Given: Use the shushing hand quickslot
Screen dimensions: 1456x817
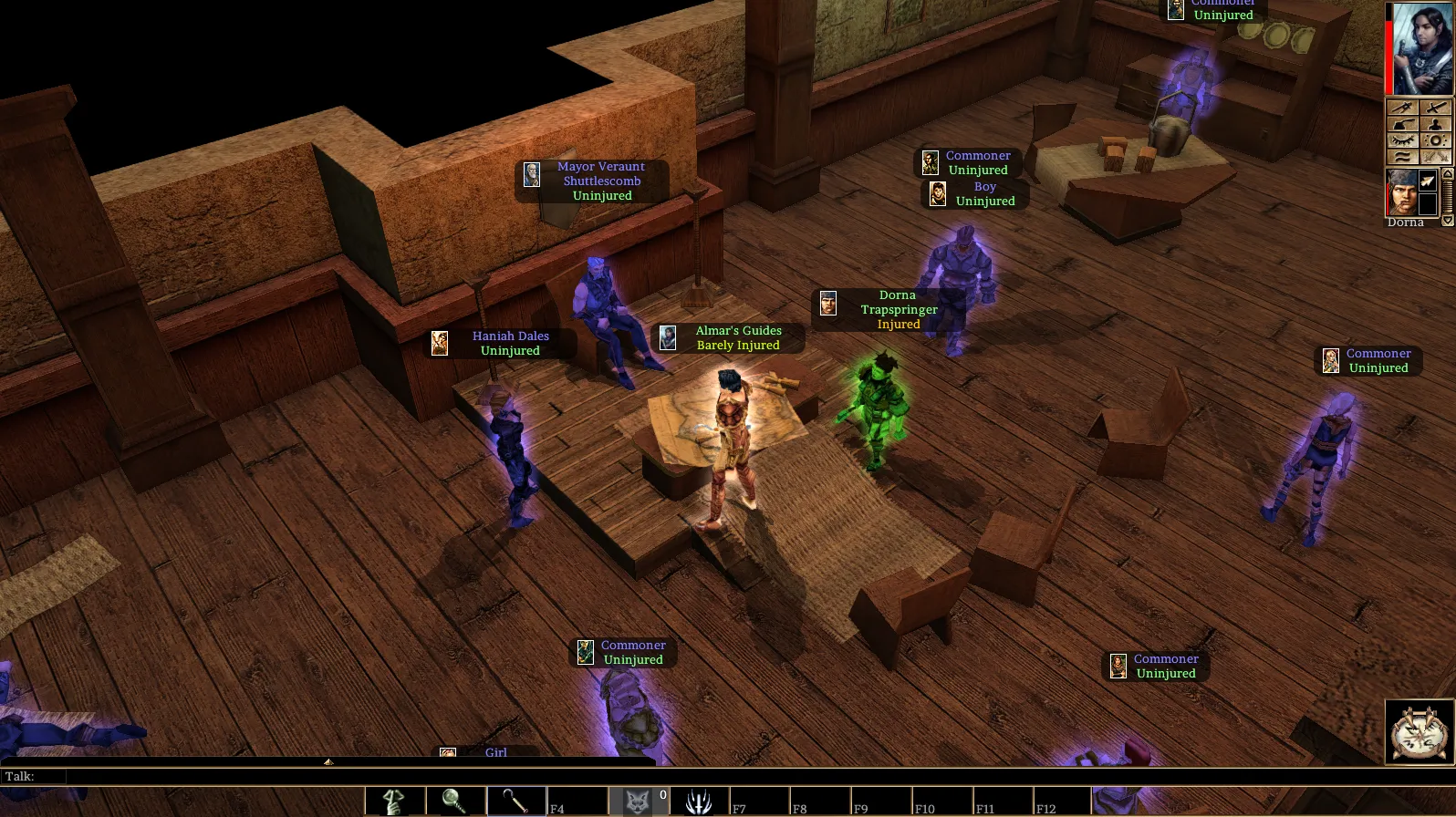Looking at the screenshot, I should point(395,801).
